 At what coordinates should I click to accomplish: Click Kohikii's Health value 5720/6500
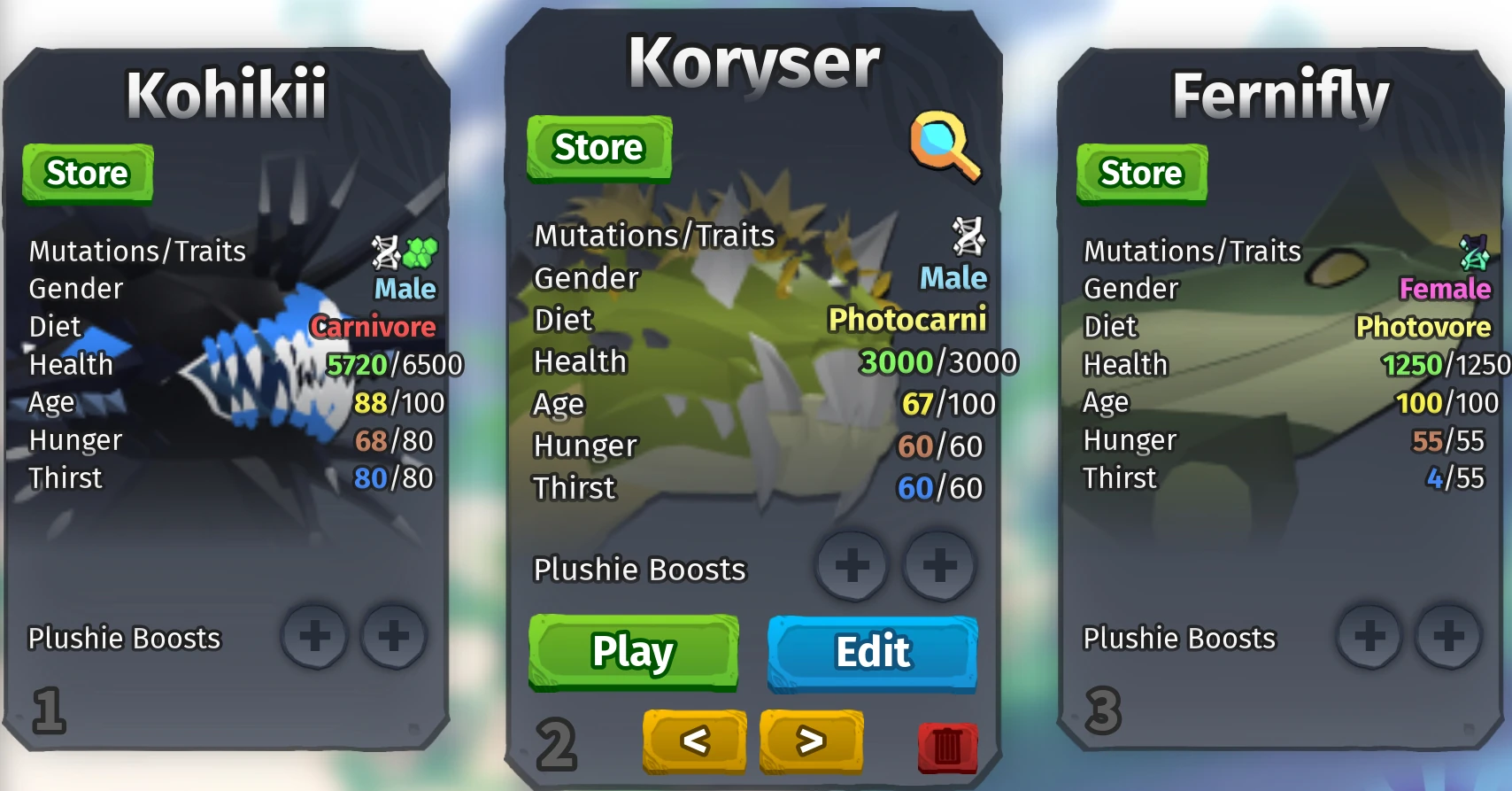coord(396,364)
